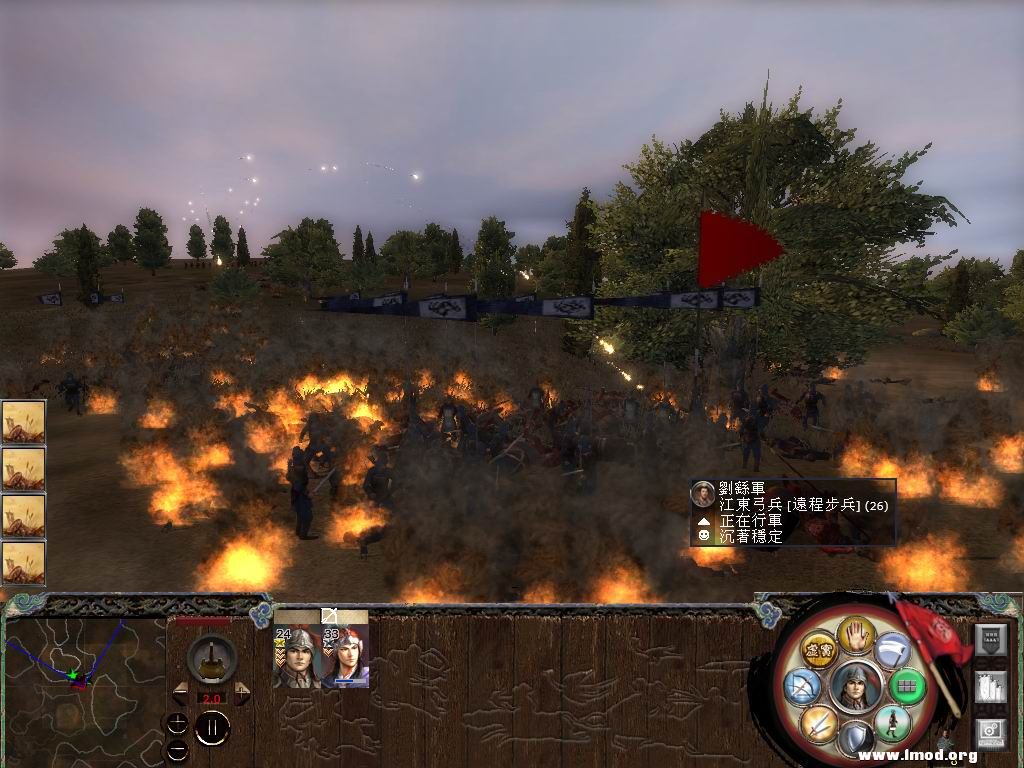Viewport: 1024px width, 768px height.
Task: Increase the game speed
Action: pos(242,694)
